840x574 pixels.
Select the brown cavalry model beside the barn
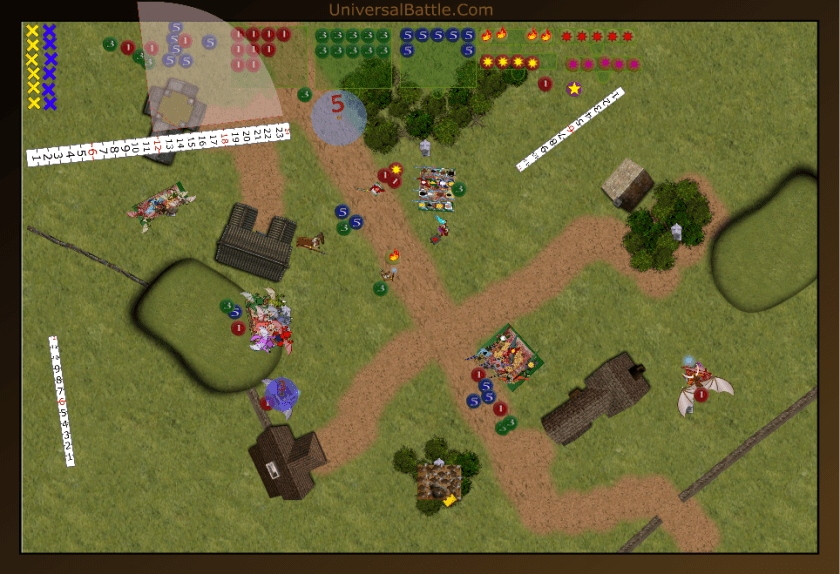point(311,241)
